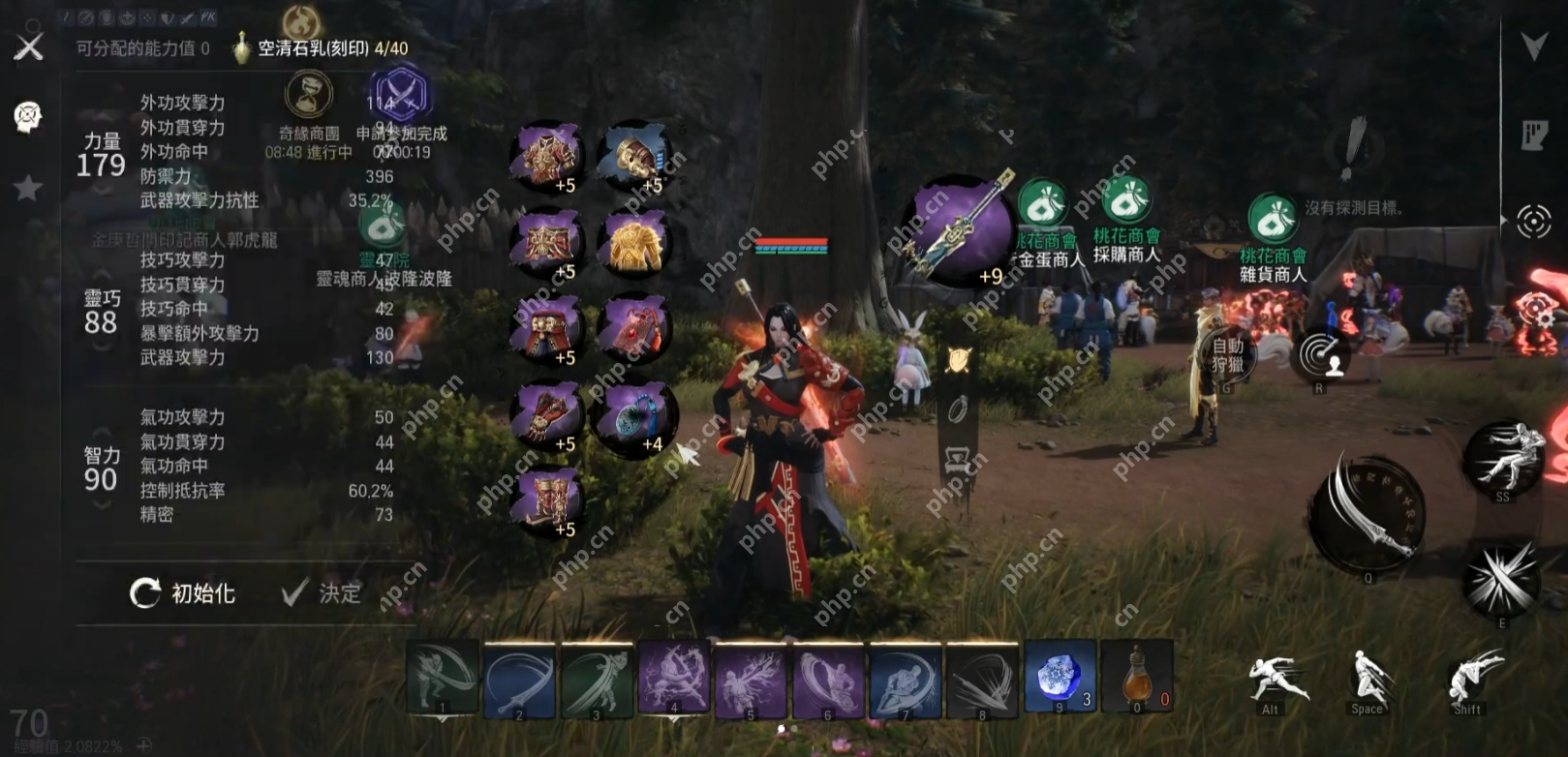Select the +4 blue bead bracelet slot
The width and height of the screenshot is (1568, 757).
click(x=633, y=416)
